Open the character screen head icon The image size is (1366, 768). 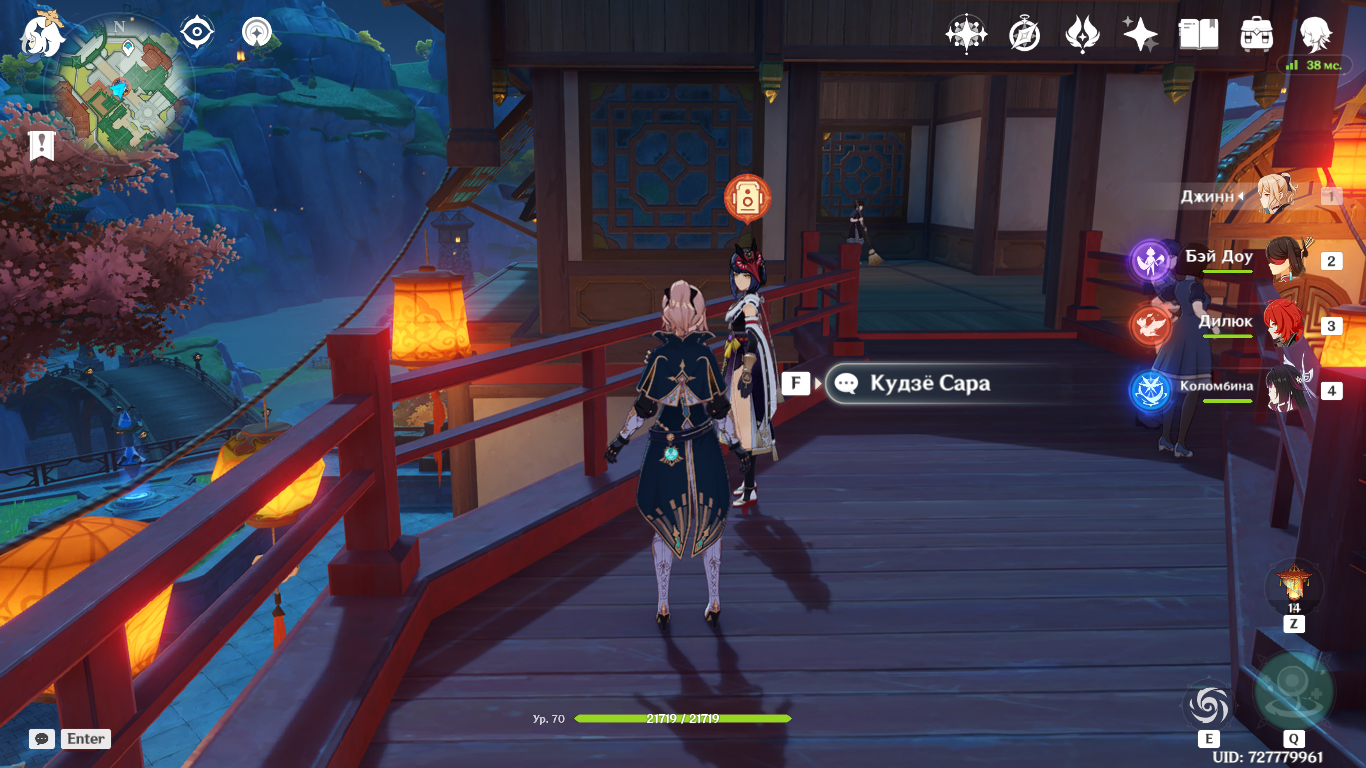pyautogui.click(x=1314, y=35)
